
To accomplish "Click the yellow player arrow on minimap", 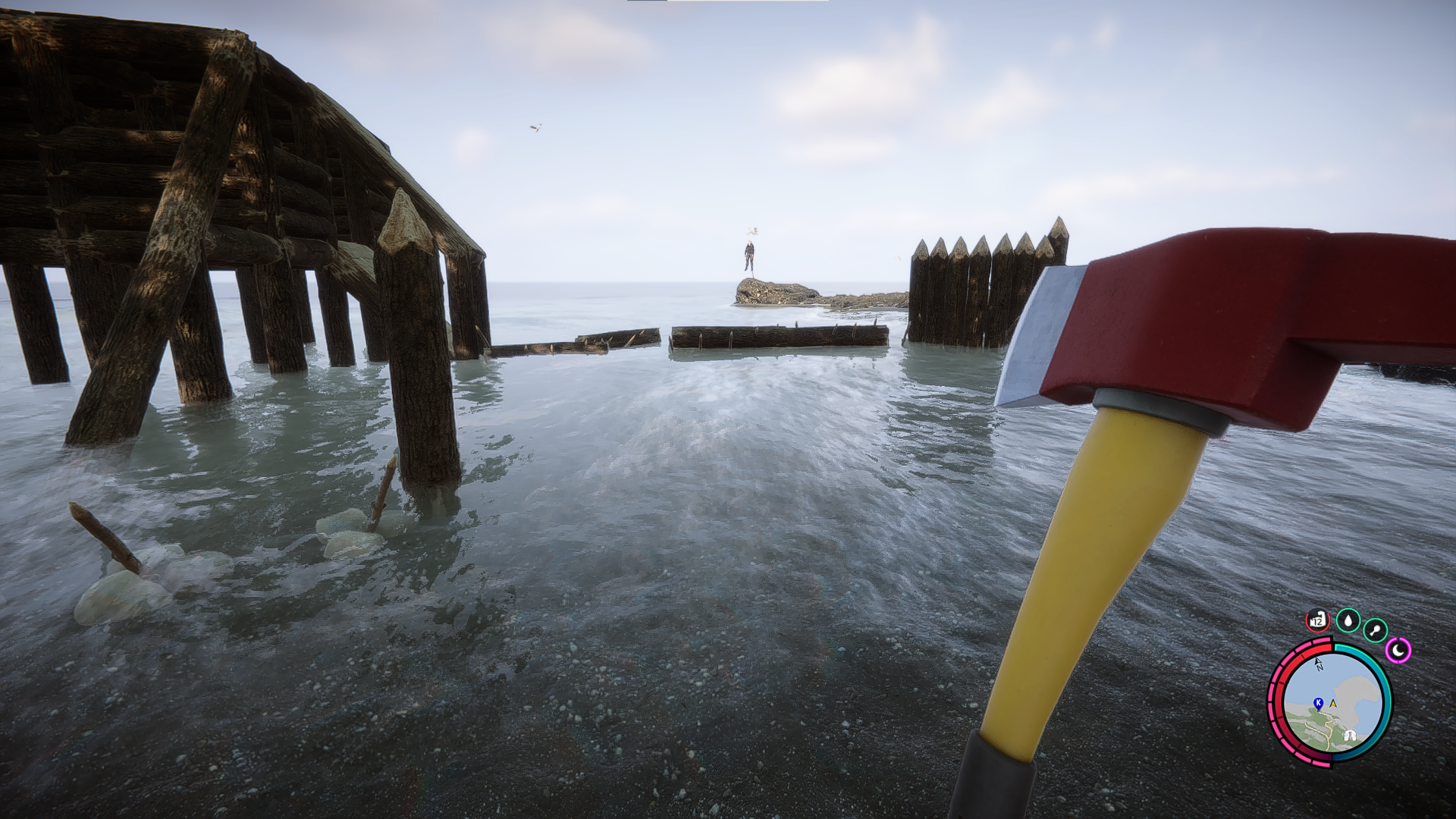I will click(x=1332, y=704).
